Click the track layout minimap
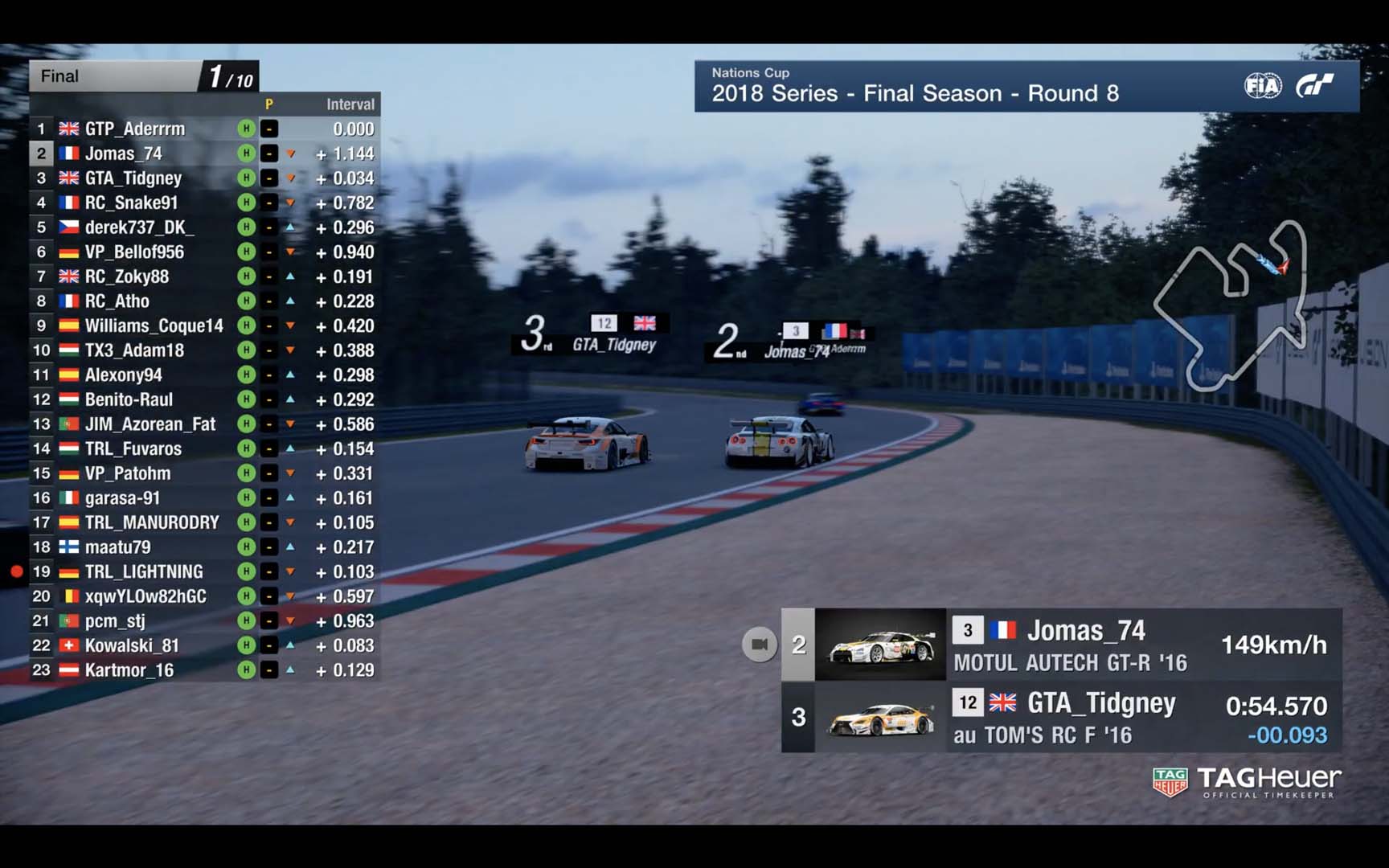 tap(1230, 307)
